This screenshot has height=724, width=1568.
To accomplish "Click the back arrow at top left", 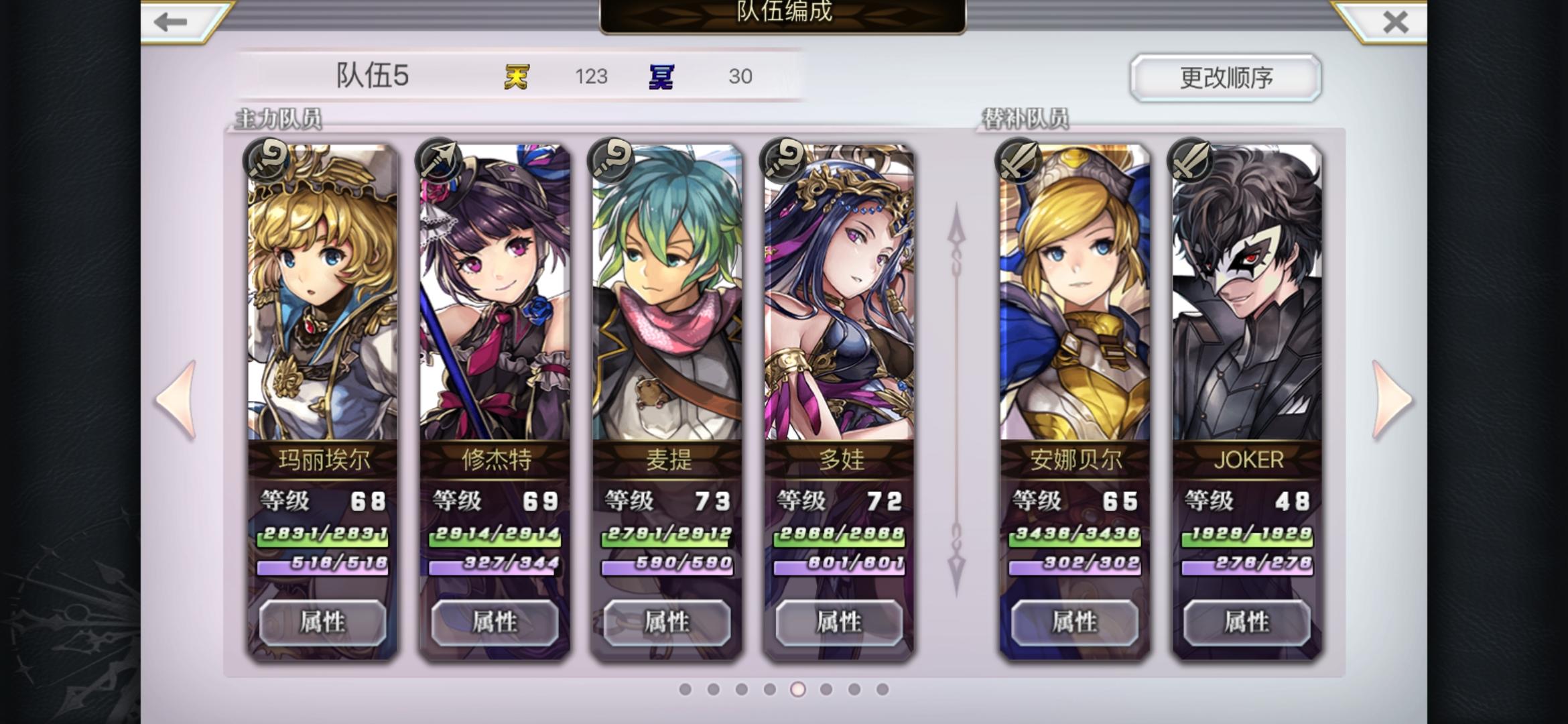I will 170,22.
